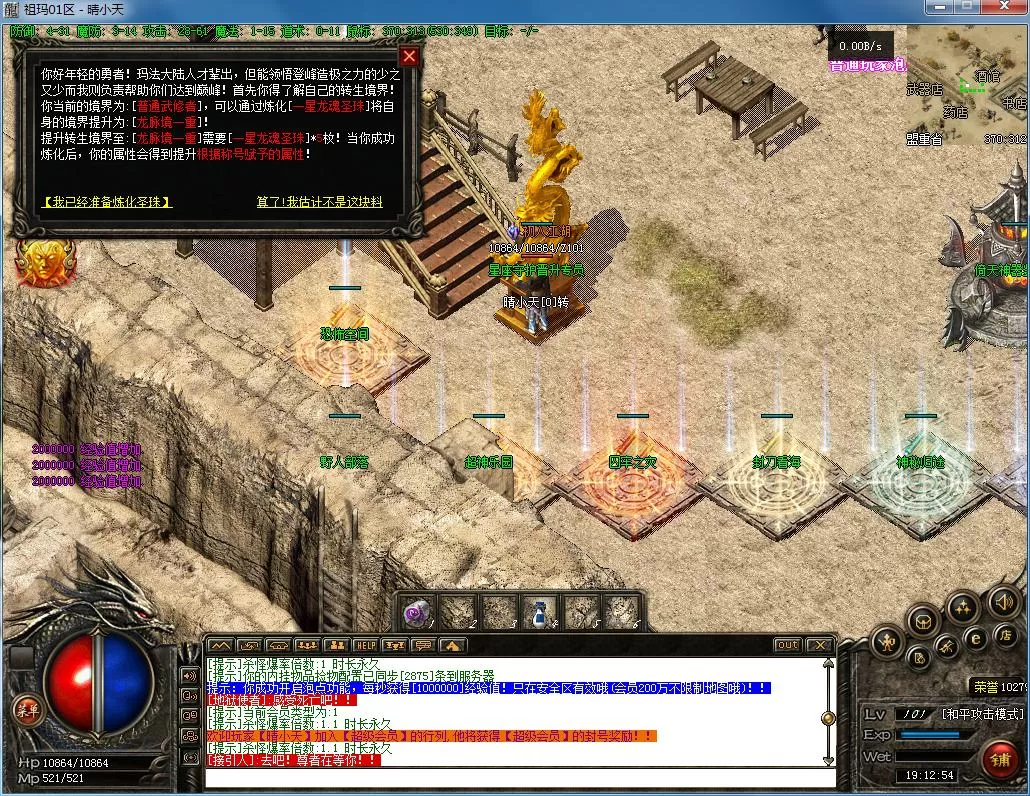Click the out button on chat bar

click(788, 646)
